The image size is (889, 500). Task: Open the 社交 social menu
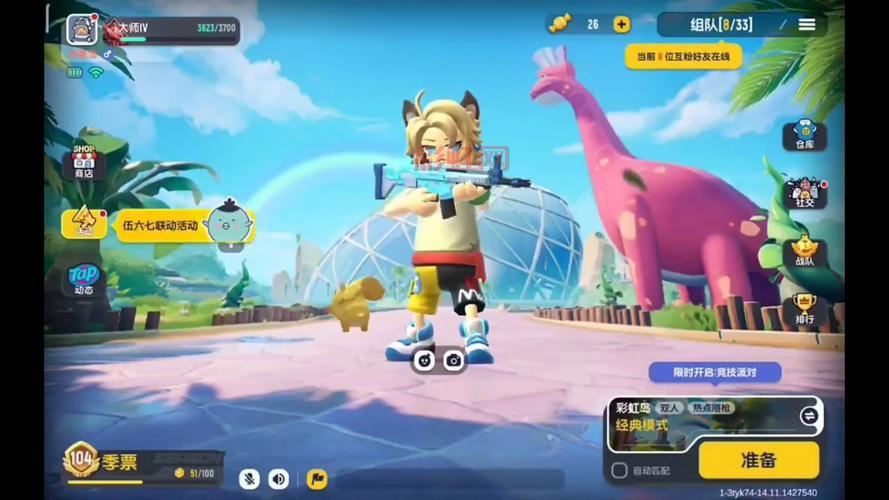pos(804,192)
